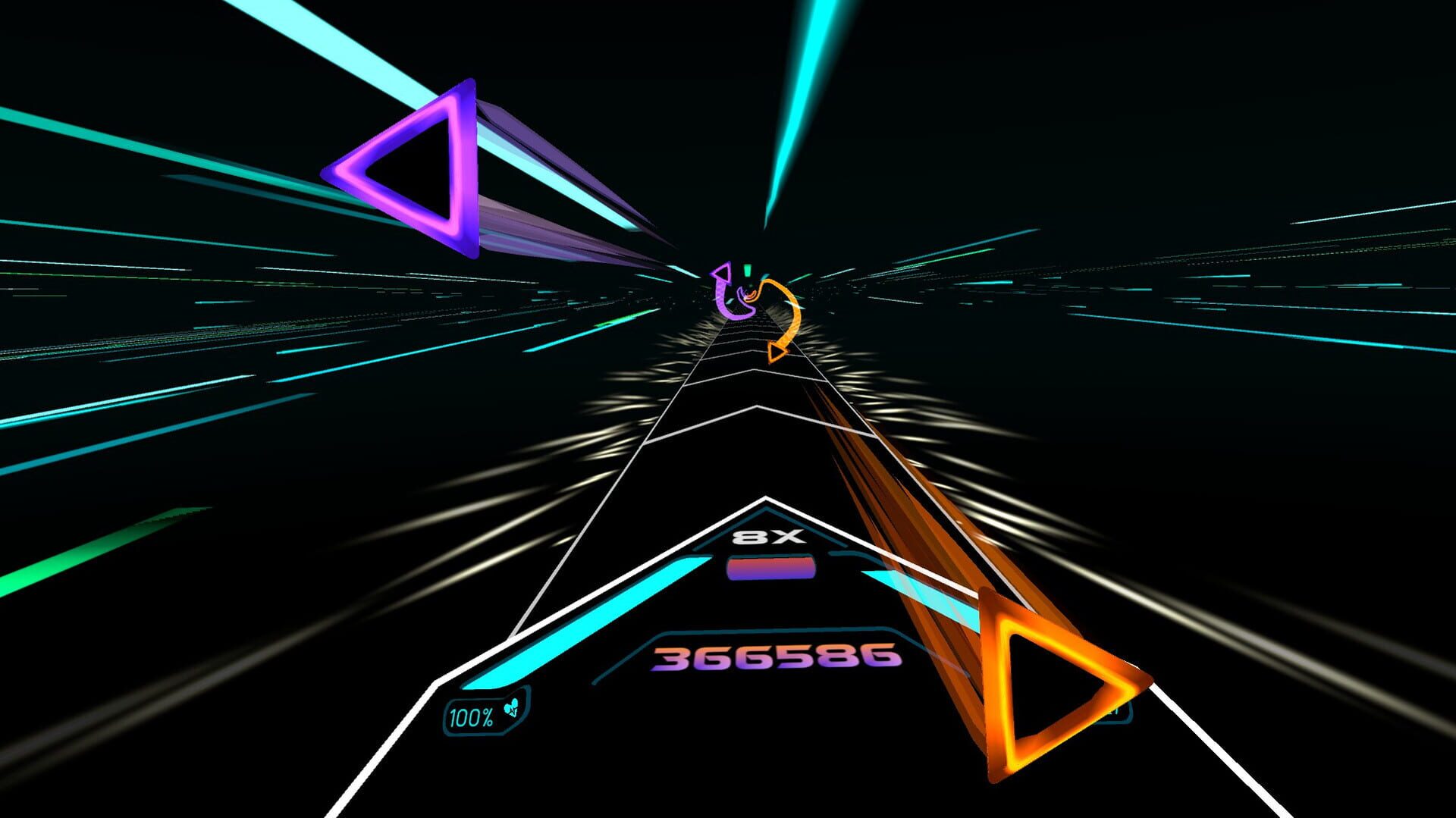Click the heart pulse health icon
The width and height of the screenshot is (1456, 818).
coord(511,710)
